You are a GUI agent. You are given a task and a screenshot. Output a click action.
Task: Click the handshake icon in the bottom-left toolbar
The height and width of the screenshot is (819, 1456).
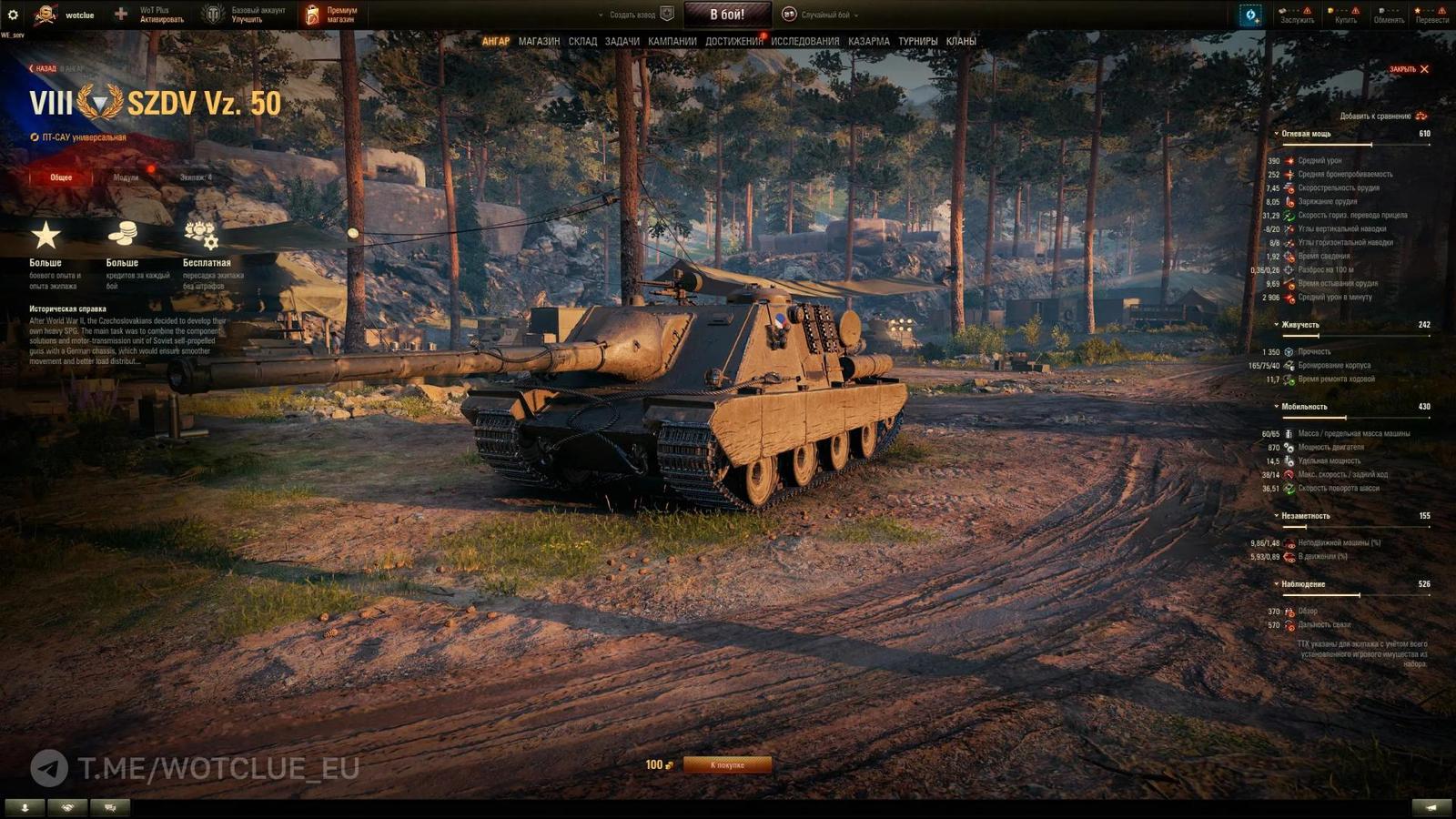tap(67, 808)
